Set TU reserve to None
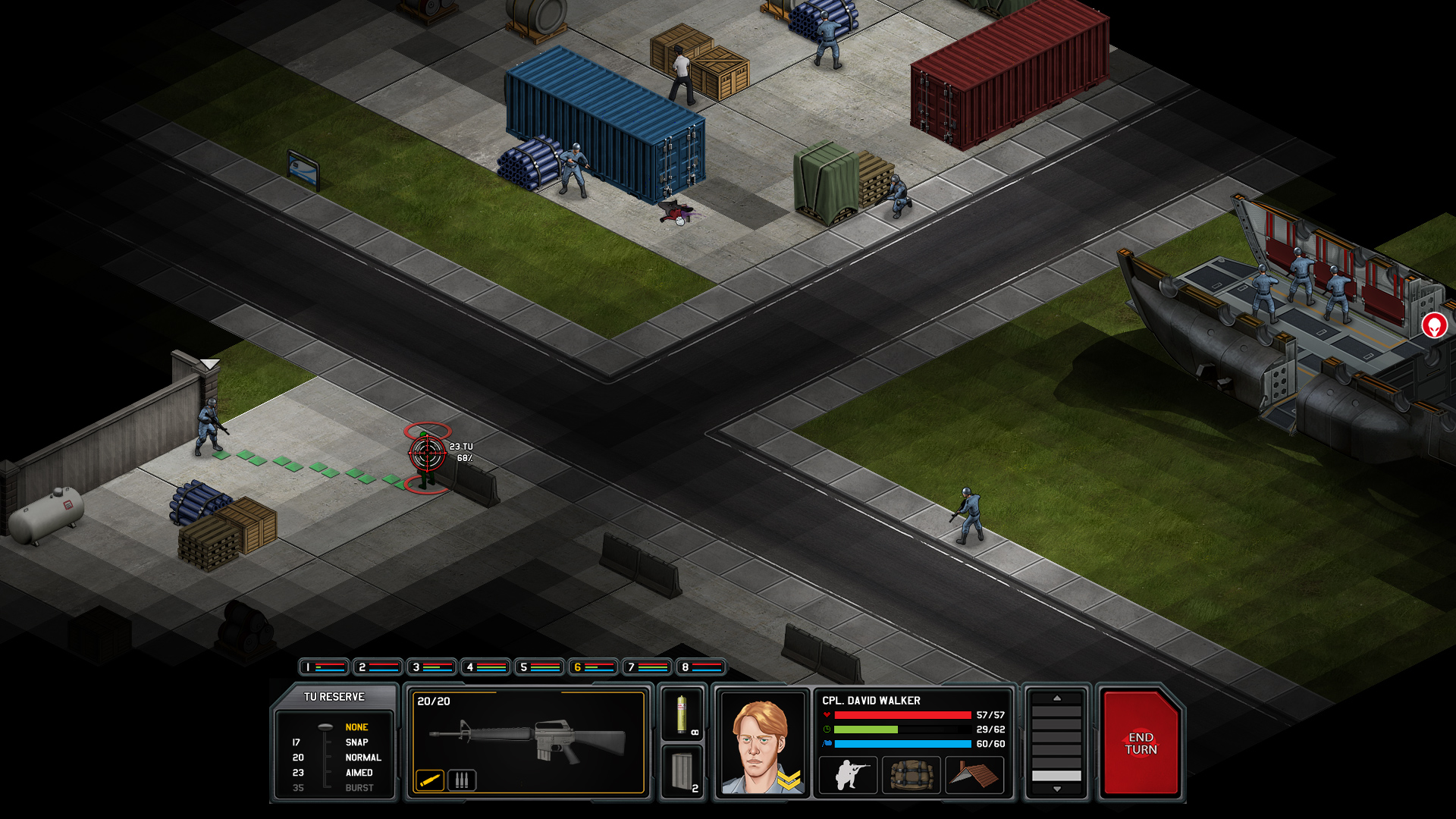1456x819 pixels. point(356,727)
